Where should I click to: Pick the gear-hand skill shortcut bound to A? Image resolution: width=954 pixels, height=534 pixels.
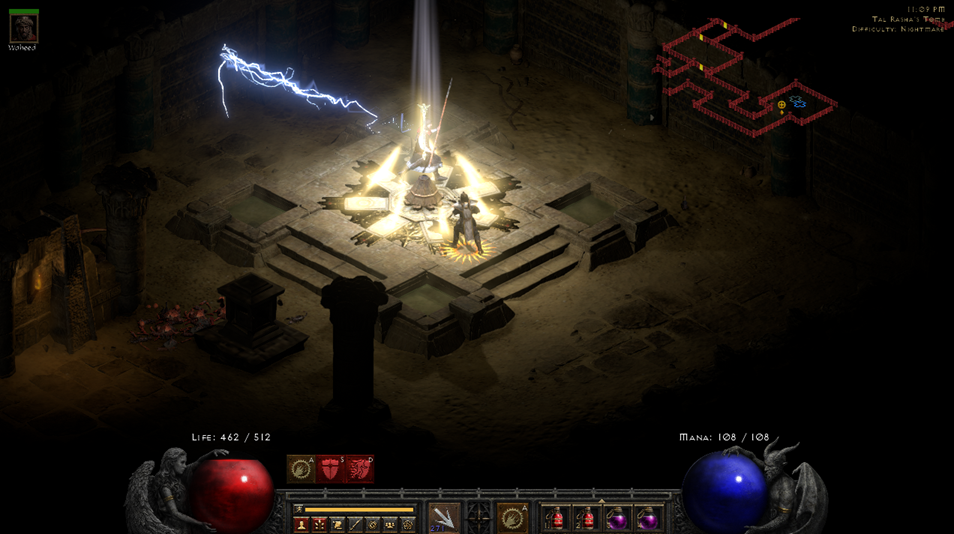pos(301,469)
